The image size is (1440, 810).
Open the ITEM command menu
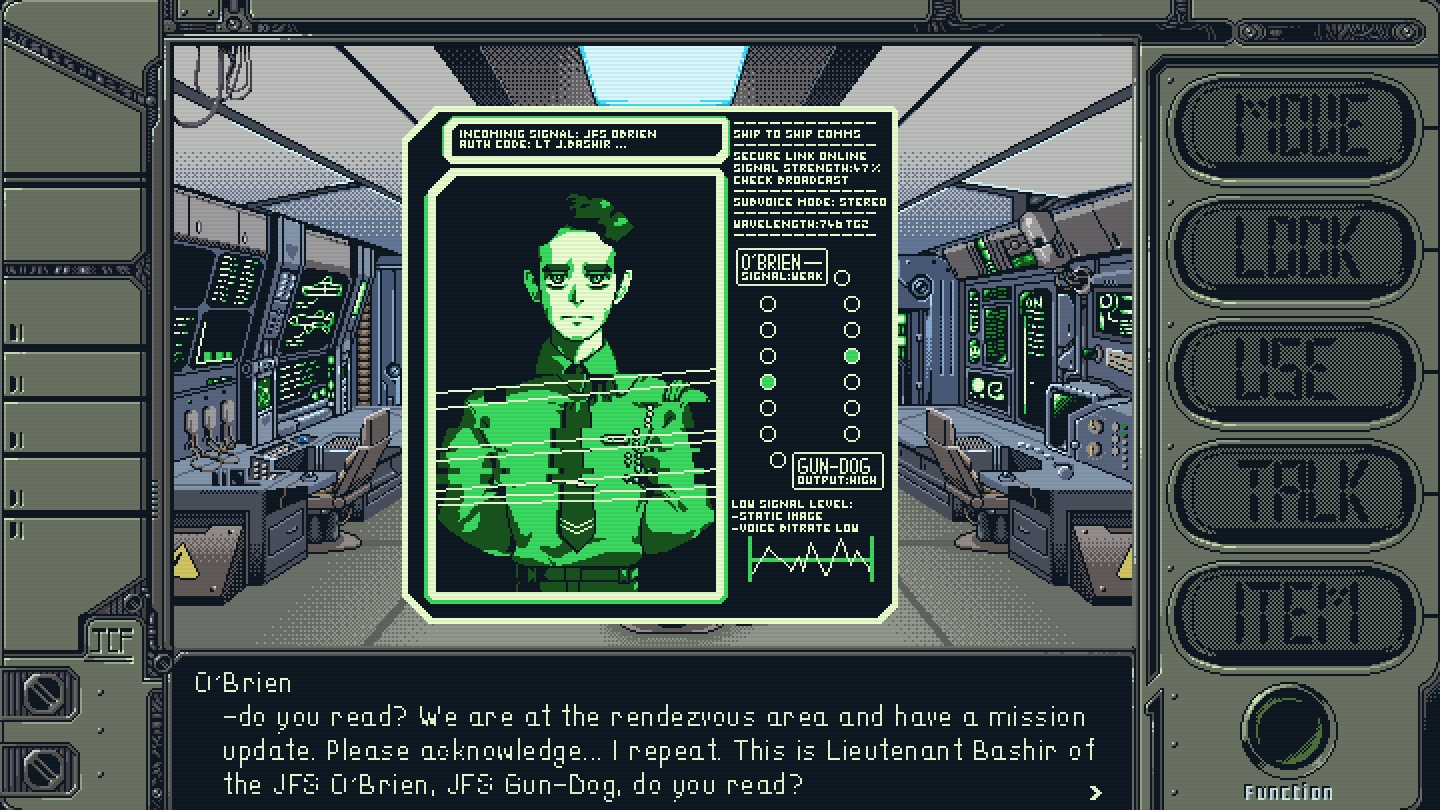(1297, 614)
